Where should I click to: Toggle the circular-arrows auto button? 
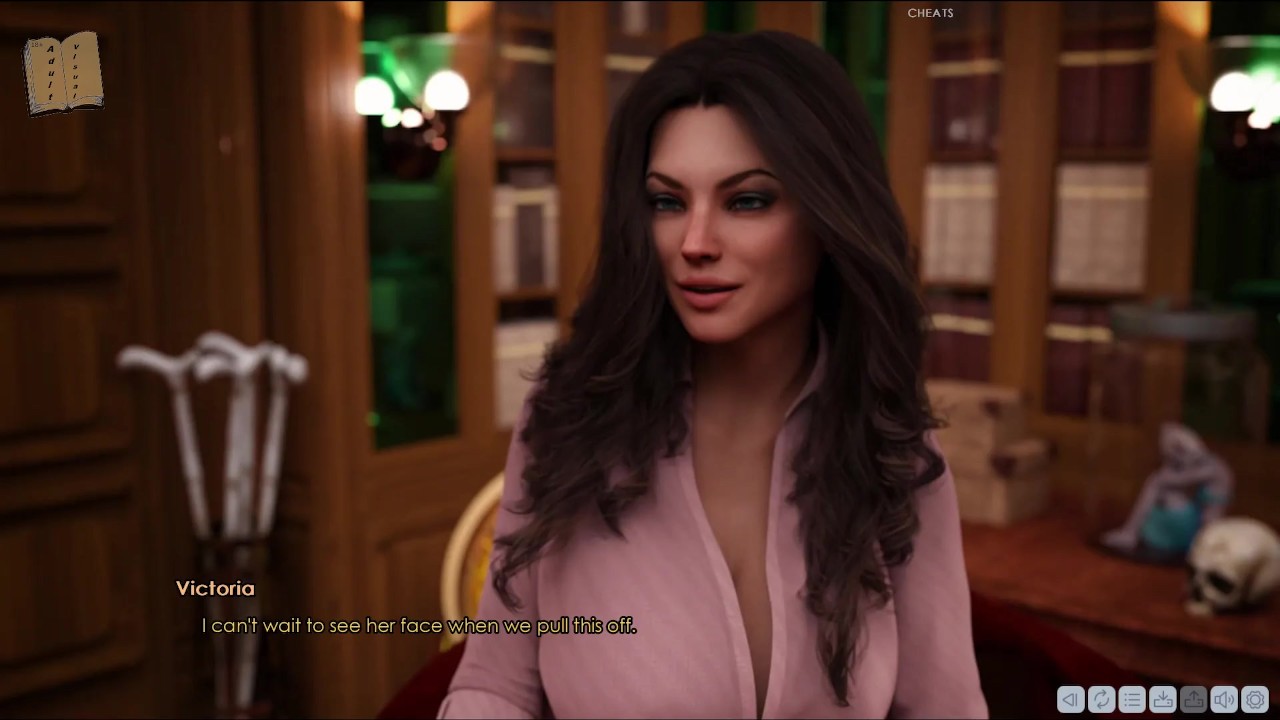[1101, 700]
